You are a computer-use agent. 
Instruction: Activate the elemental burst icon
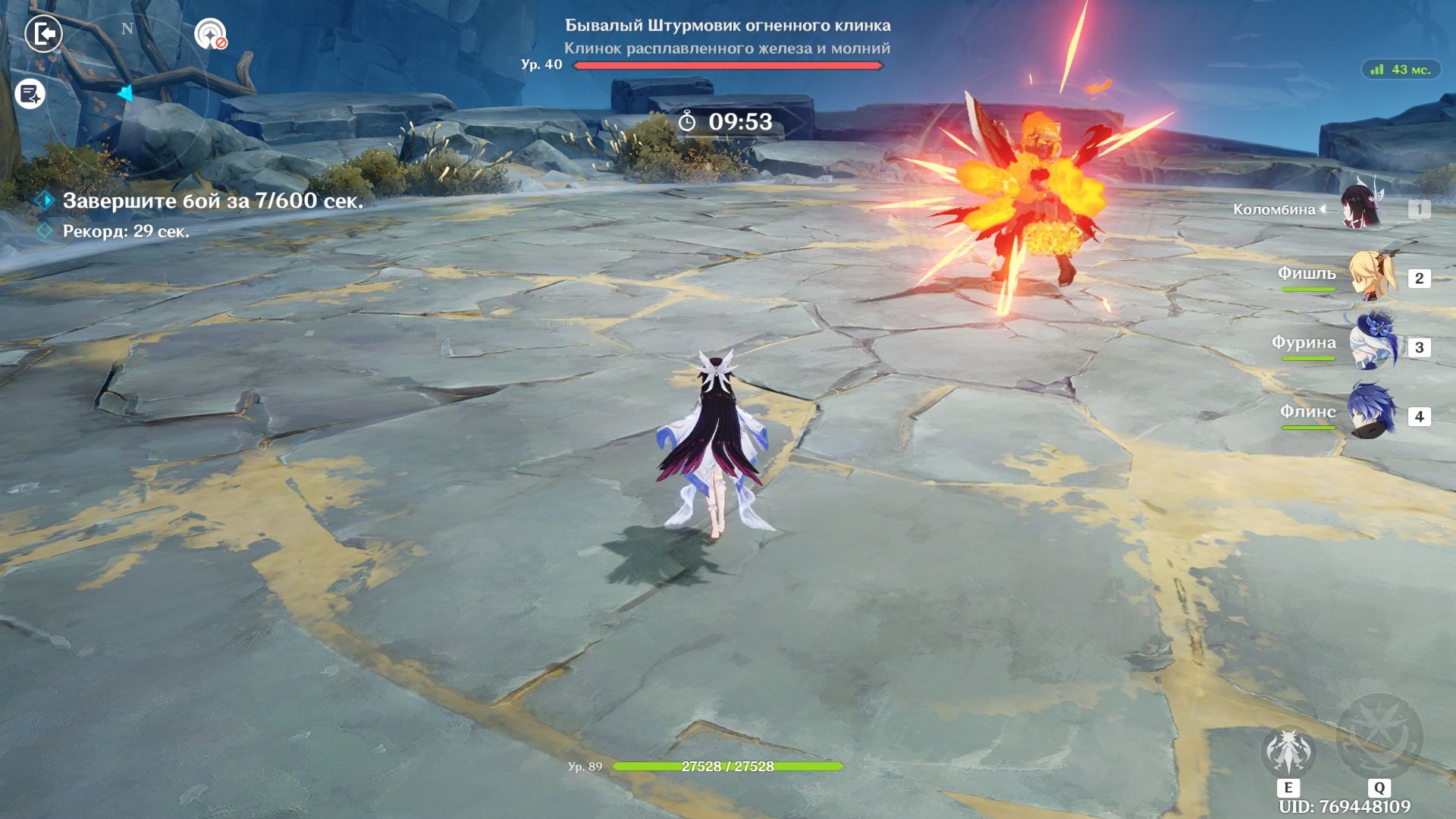pos(1379,737)
